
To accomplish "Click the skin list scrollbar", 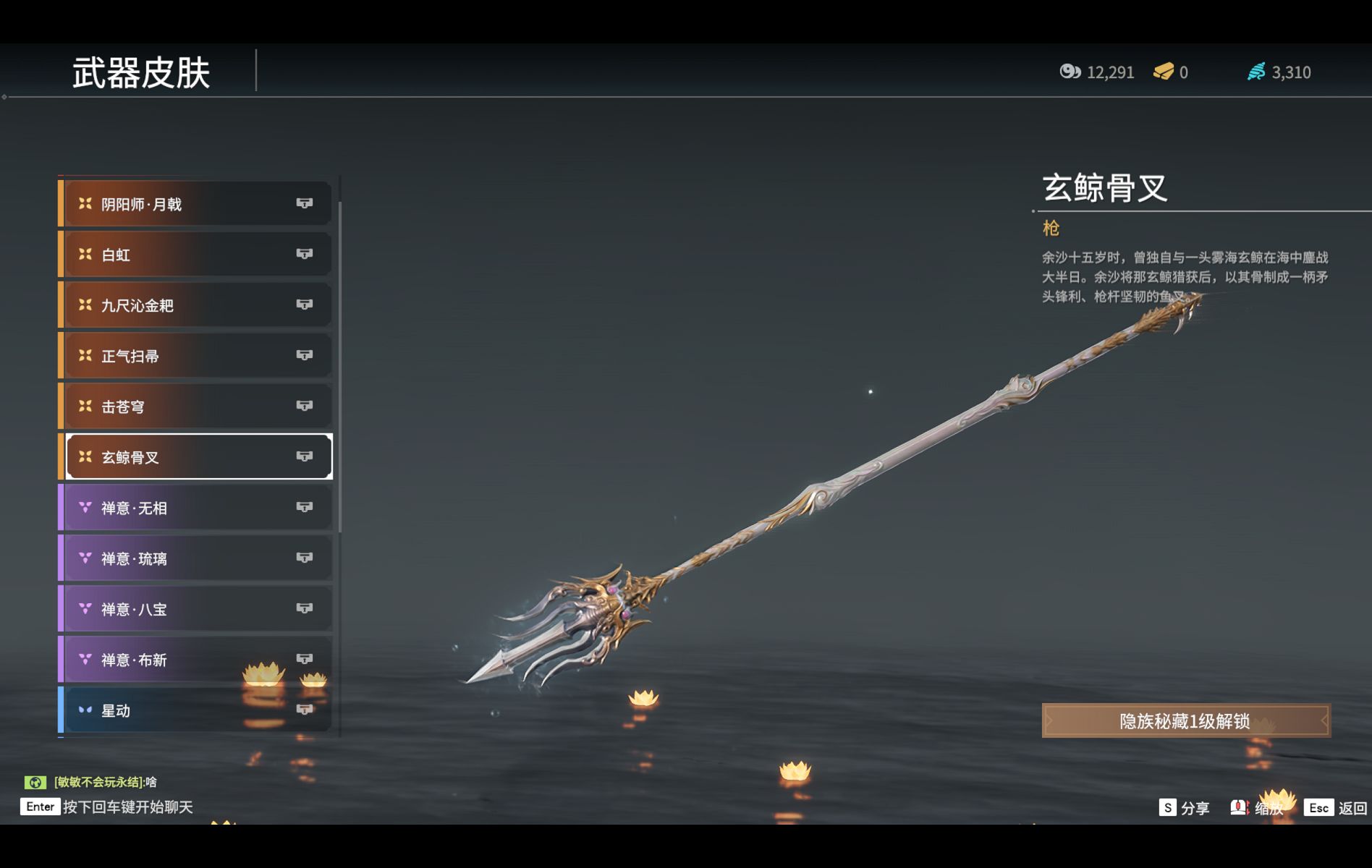I will point(339,362).
